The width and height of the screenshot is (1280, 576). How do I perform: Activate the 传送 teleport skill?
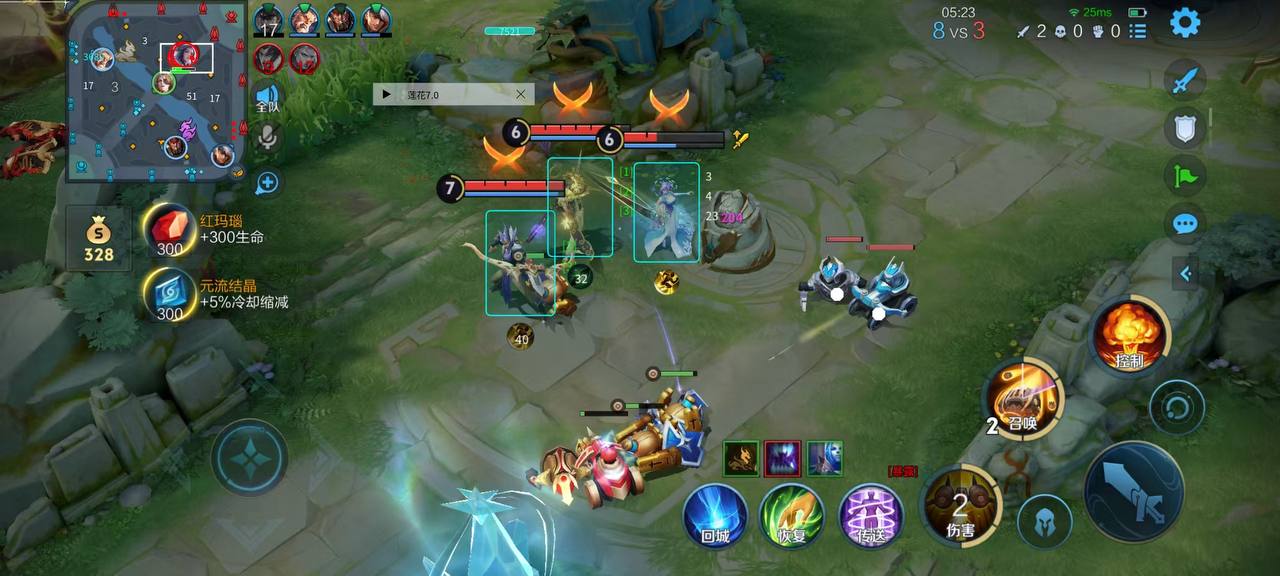(x=871, y=515)
